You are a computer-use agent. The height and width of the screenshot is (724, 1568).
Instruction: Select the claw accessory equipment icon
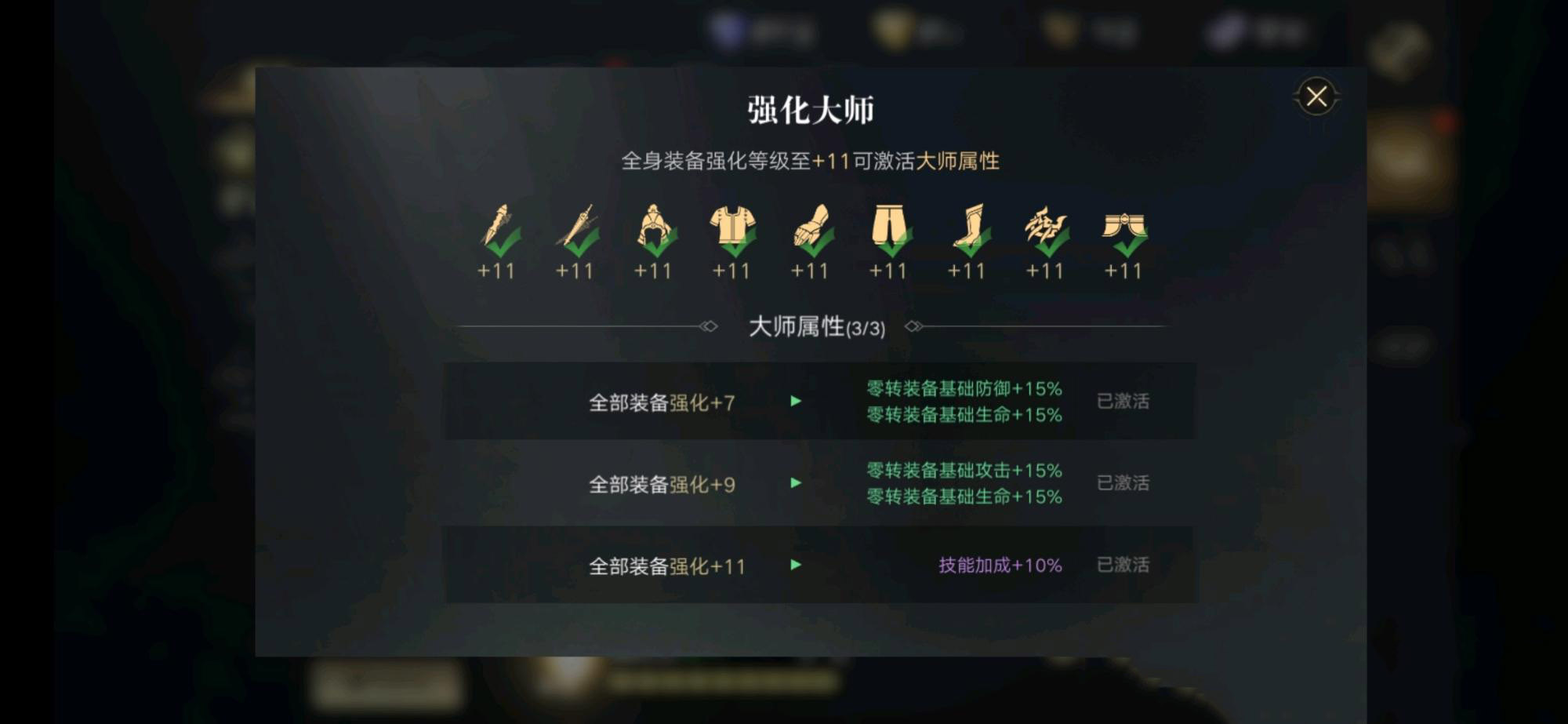coord(1045,228)
